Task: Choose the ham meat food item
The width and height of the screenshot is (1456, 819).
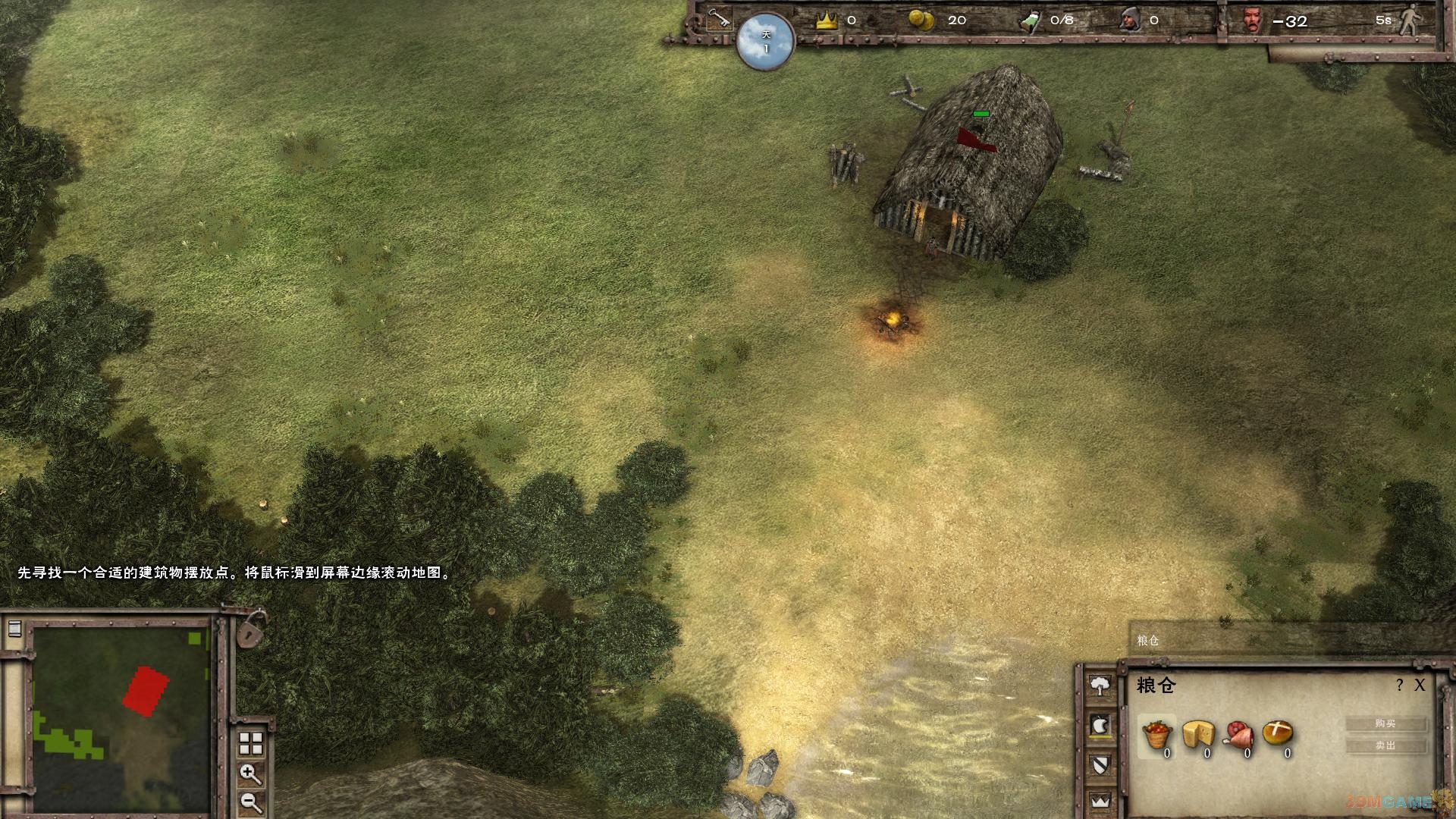Action: pos(1238,735)
